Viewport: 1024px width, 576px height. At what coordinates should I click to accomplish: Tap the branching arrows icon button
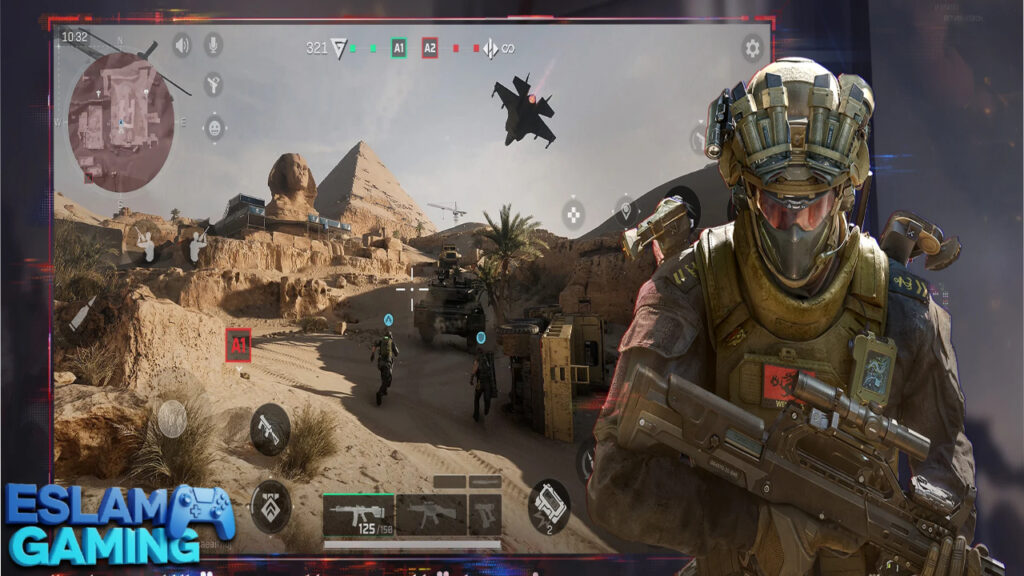[213, 85]
